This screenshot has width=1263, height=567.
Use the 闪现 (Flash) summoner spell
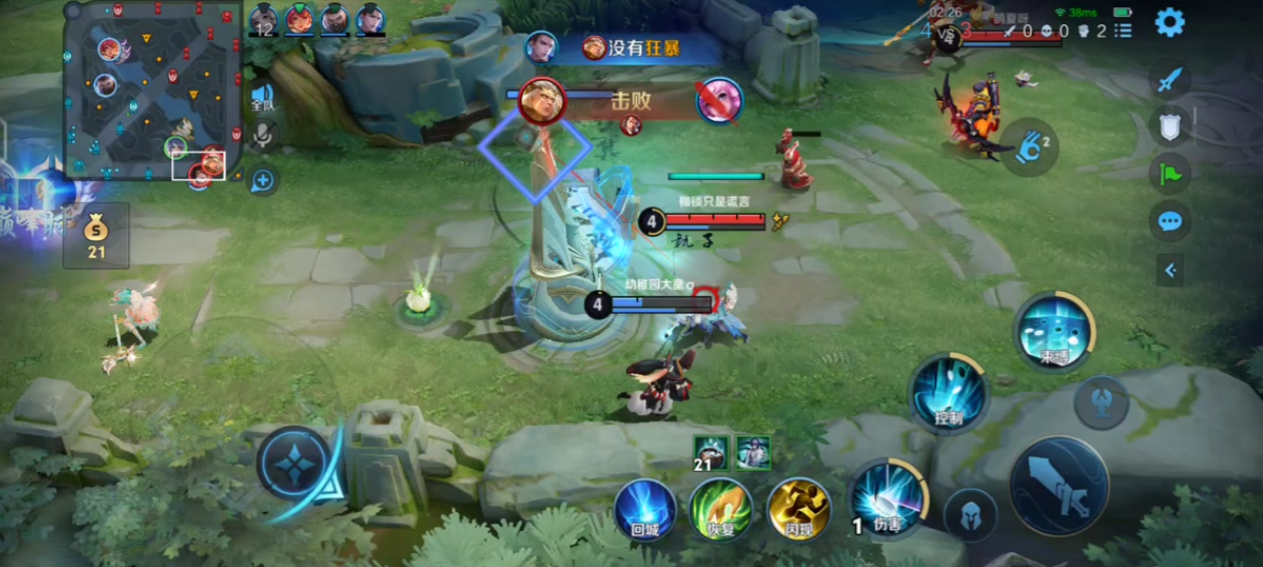coord(799,508)
